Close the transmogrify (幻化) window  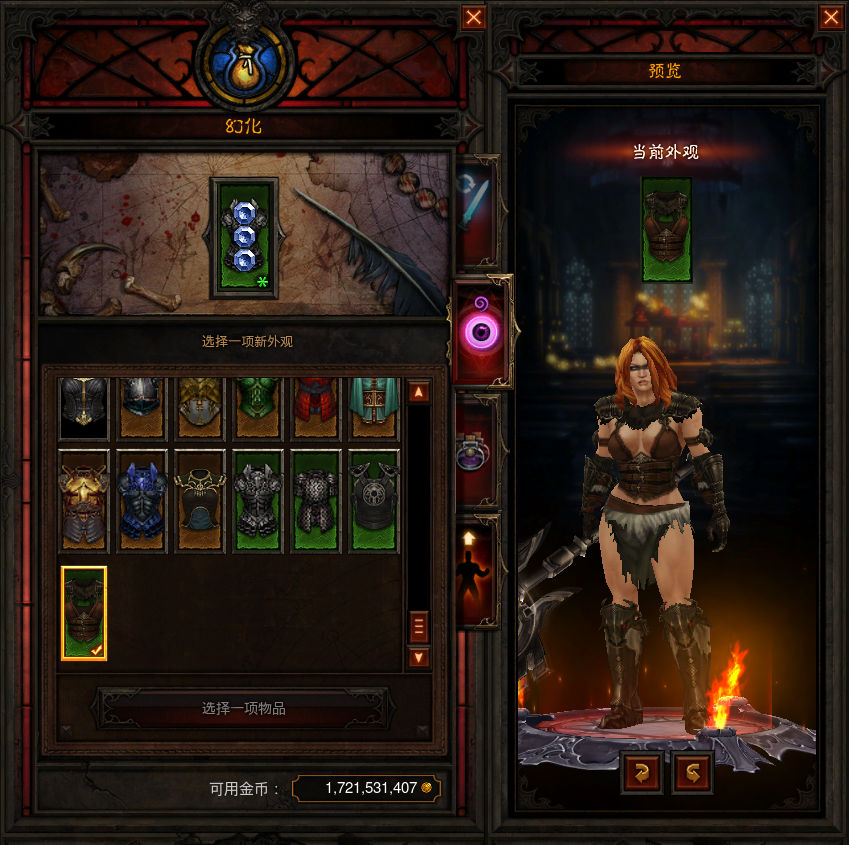pyautogui.click(x=474, y=17)
